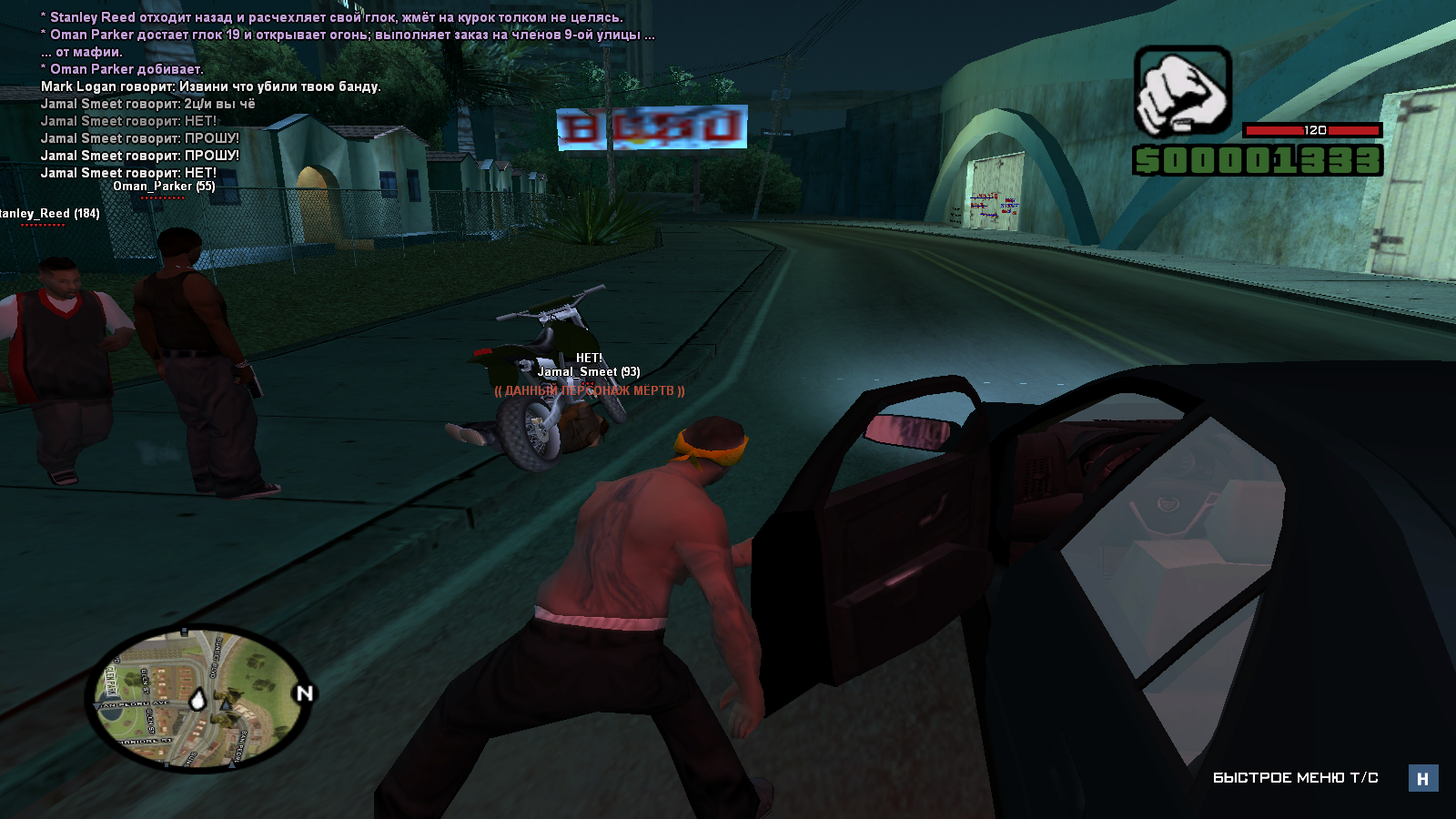1456x819 pixels.
Task: Open the circular radar minimap
Action: 195,698
